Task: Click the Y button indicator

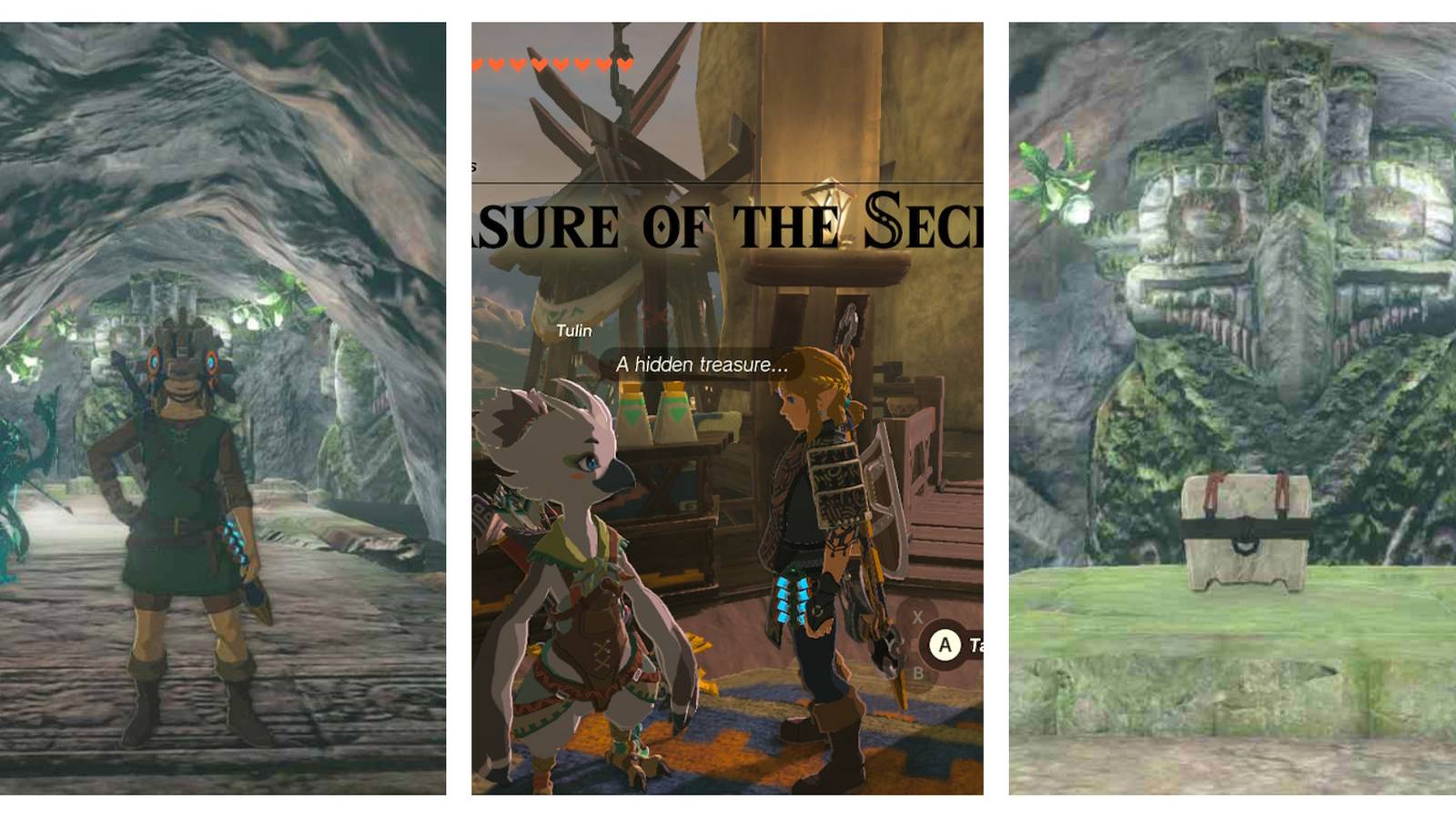Action: click(x=890, y=643)
